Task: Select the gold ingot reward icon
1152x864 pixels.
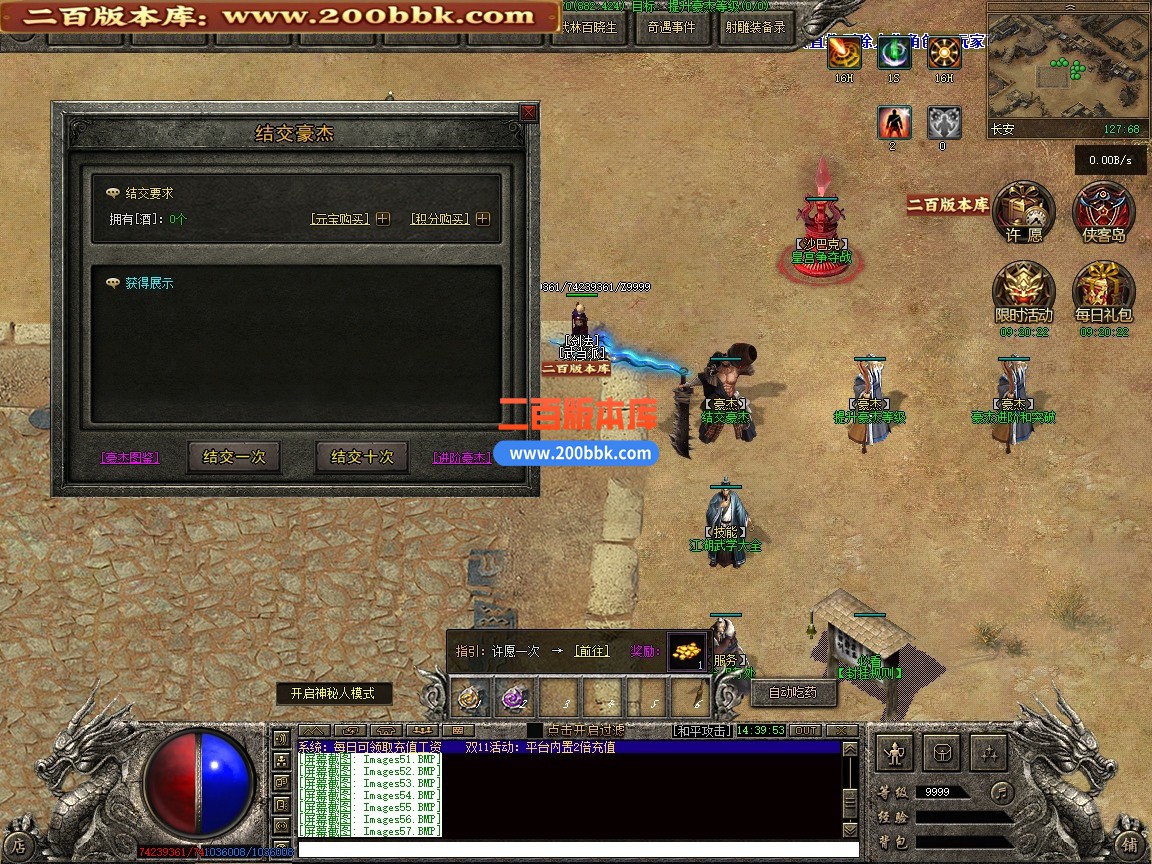Action: click(x=686, y=652)
